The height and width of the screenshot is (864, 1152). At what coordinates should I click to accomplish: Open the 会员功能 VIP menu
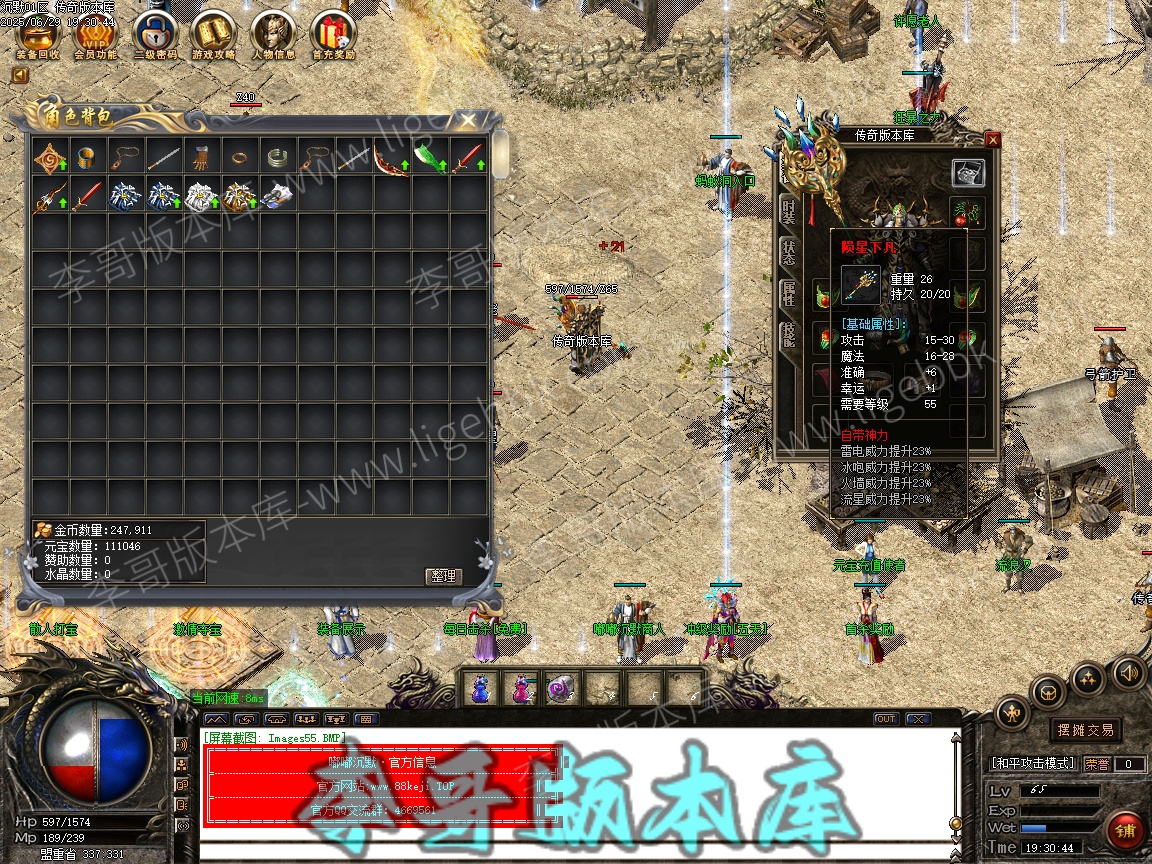(x=96, y=34)
